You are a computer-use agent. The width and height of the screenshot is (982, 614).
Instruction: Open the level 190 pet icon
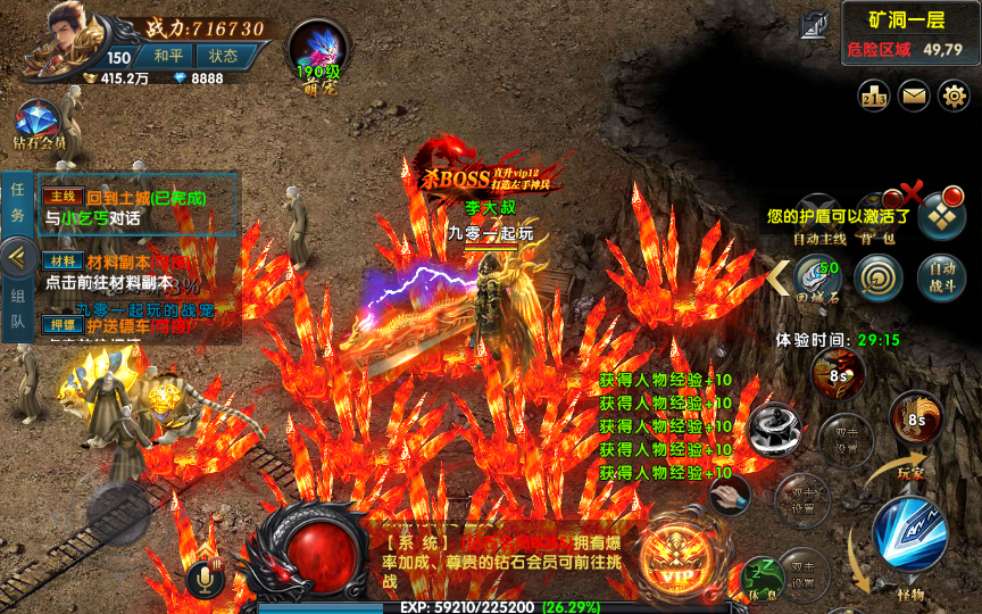click(x=316, y=49)
